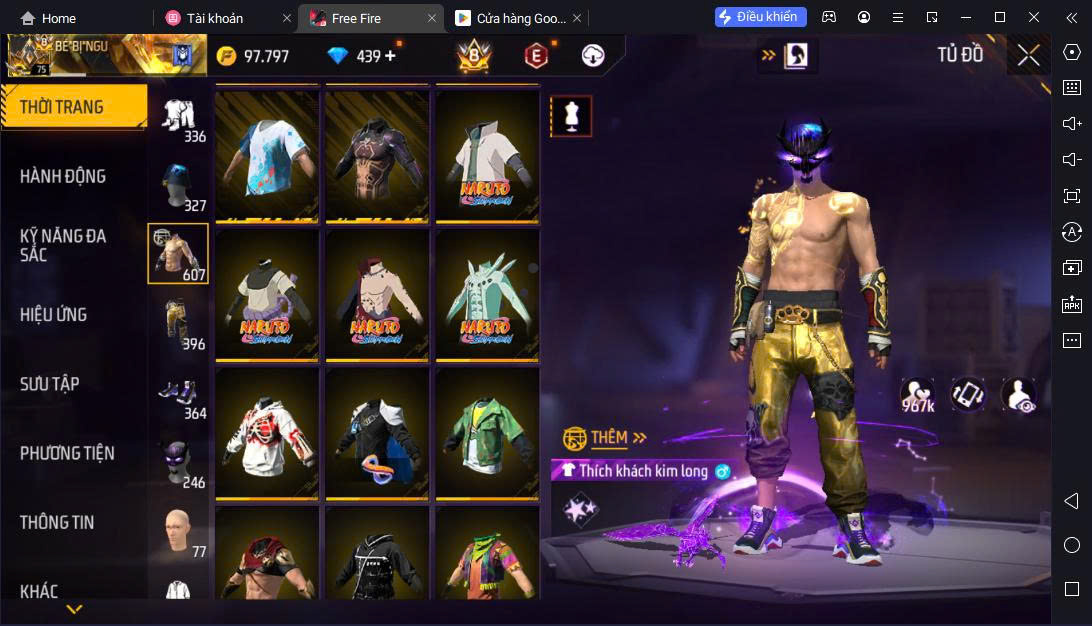
Task: Open the Phương Tiện tab
Action: 67,453
